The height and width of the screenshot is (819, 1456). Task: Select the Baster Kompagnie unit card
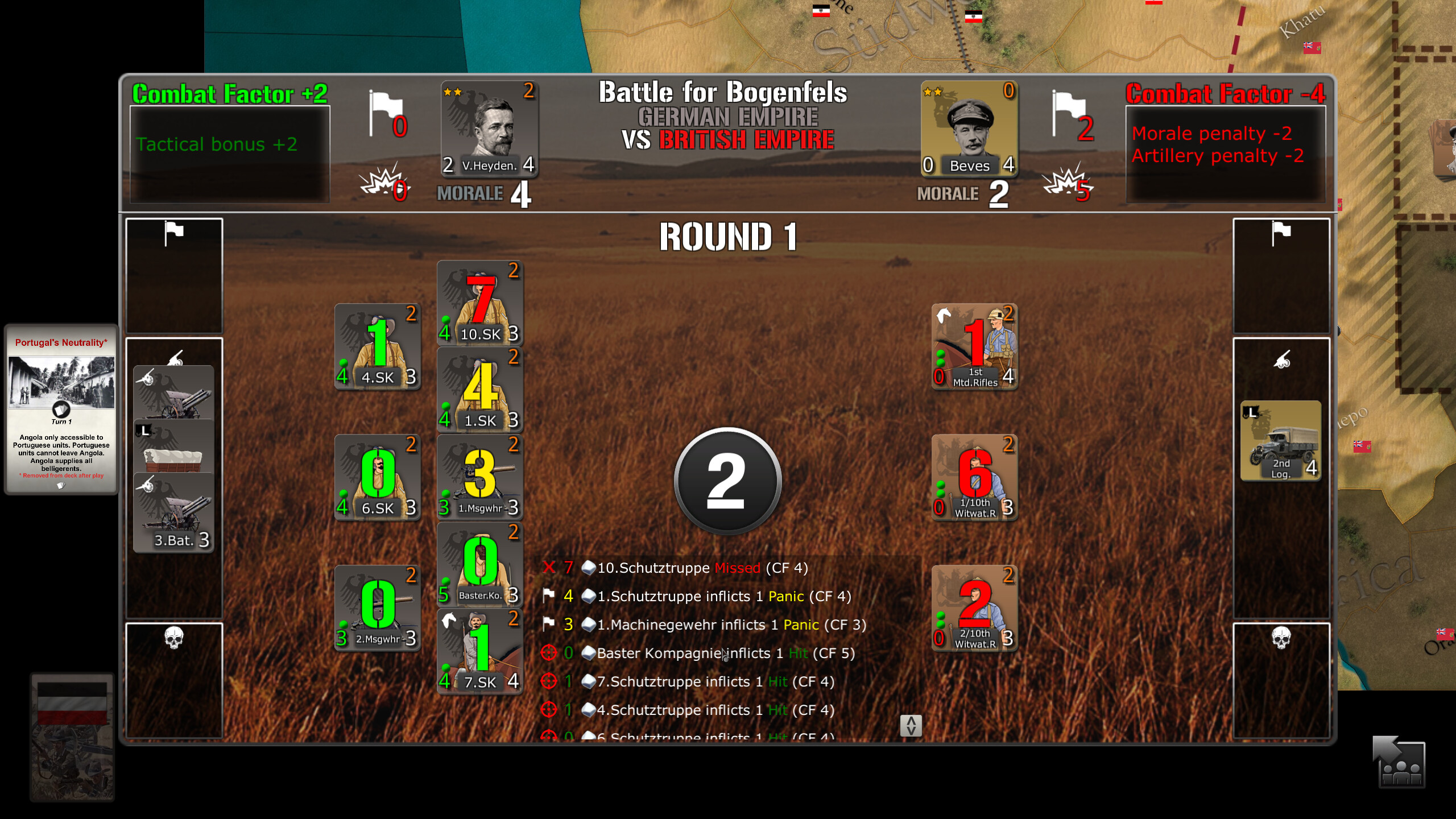pyautogui.click(x=479, y=565)
